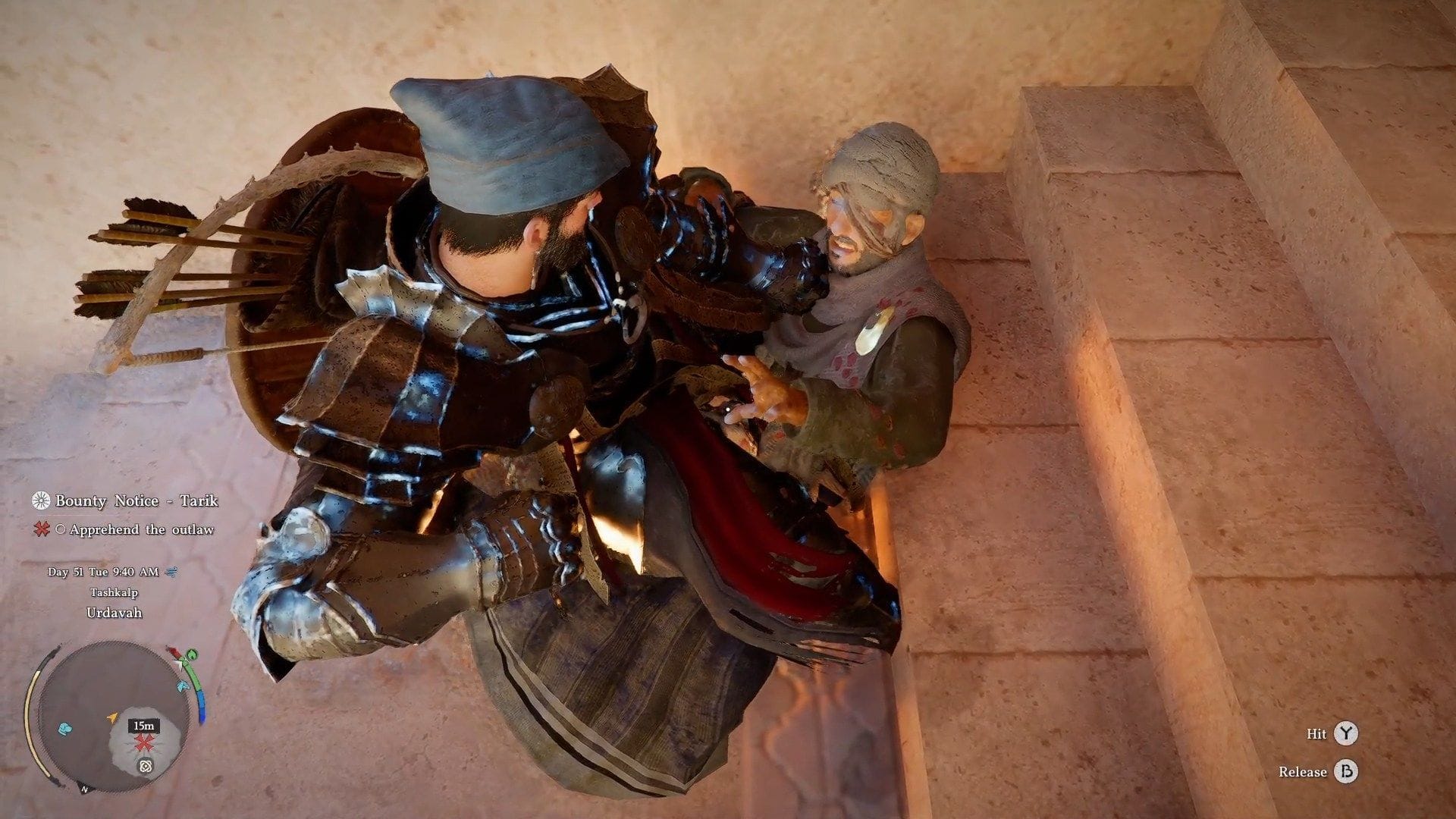Click the red objective marker on the minimap
The width and height of the screenshot is (1456, 819).
[143, 742]
